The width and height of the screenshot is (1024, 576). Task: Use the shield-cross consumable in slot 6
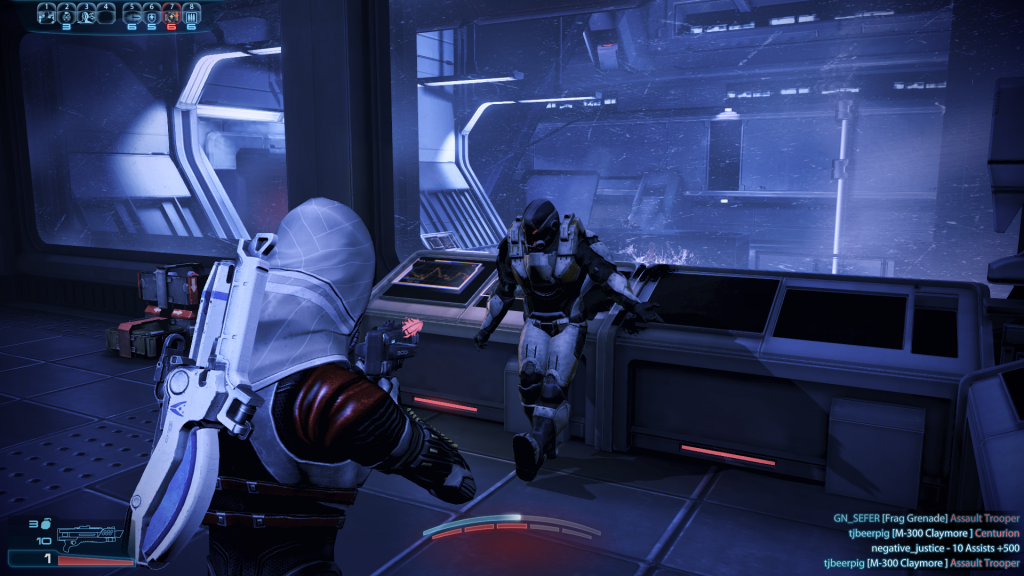click(x=151, y=14)
